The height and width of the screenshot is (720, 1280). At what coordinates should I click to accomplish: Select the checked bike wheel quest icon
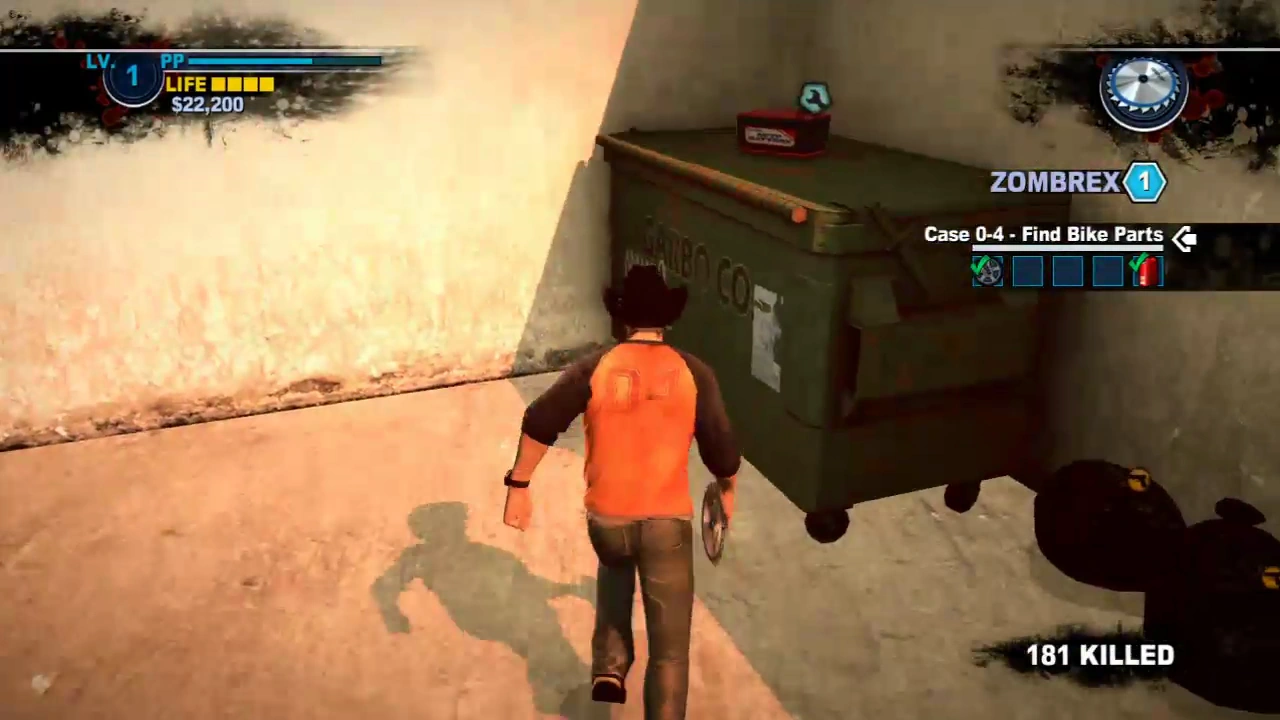(987, 270)
